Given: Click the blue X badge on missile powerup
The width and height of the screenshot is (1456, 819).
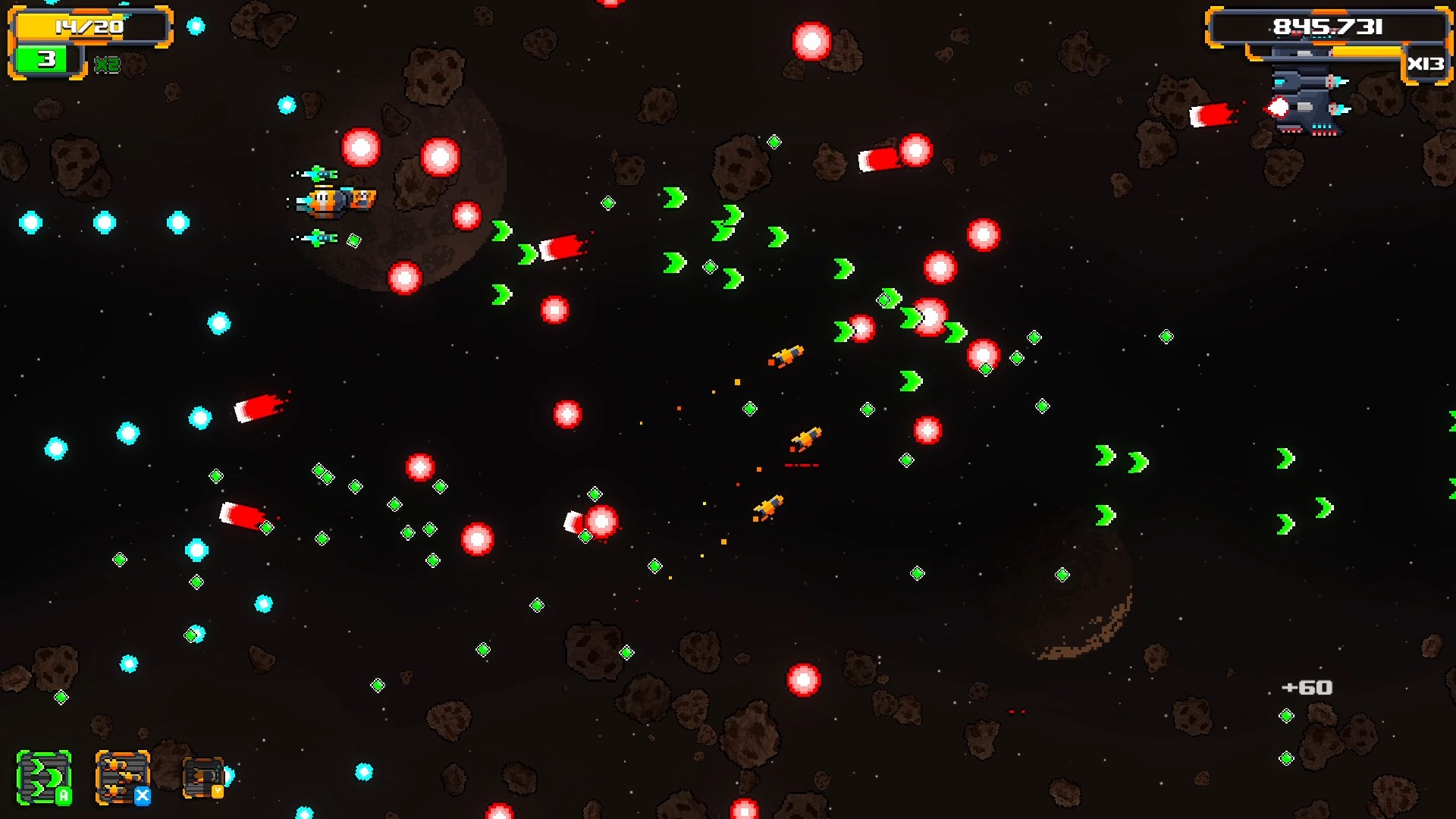Looking at the screenshot, I should pos(143,796).
